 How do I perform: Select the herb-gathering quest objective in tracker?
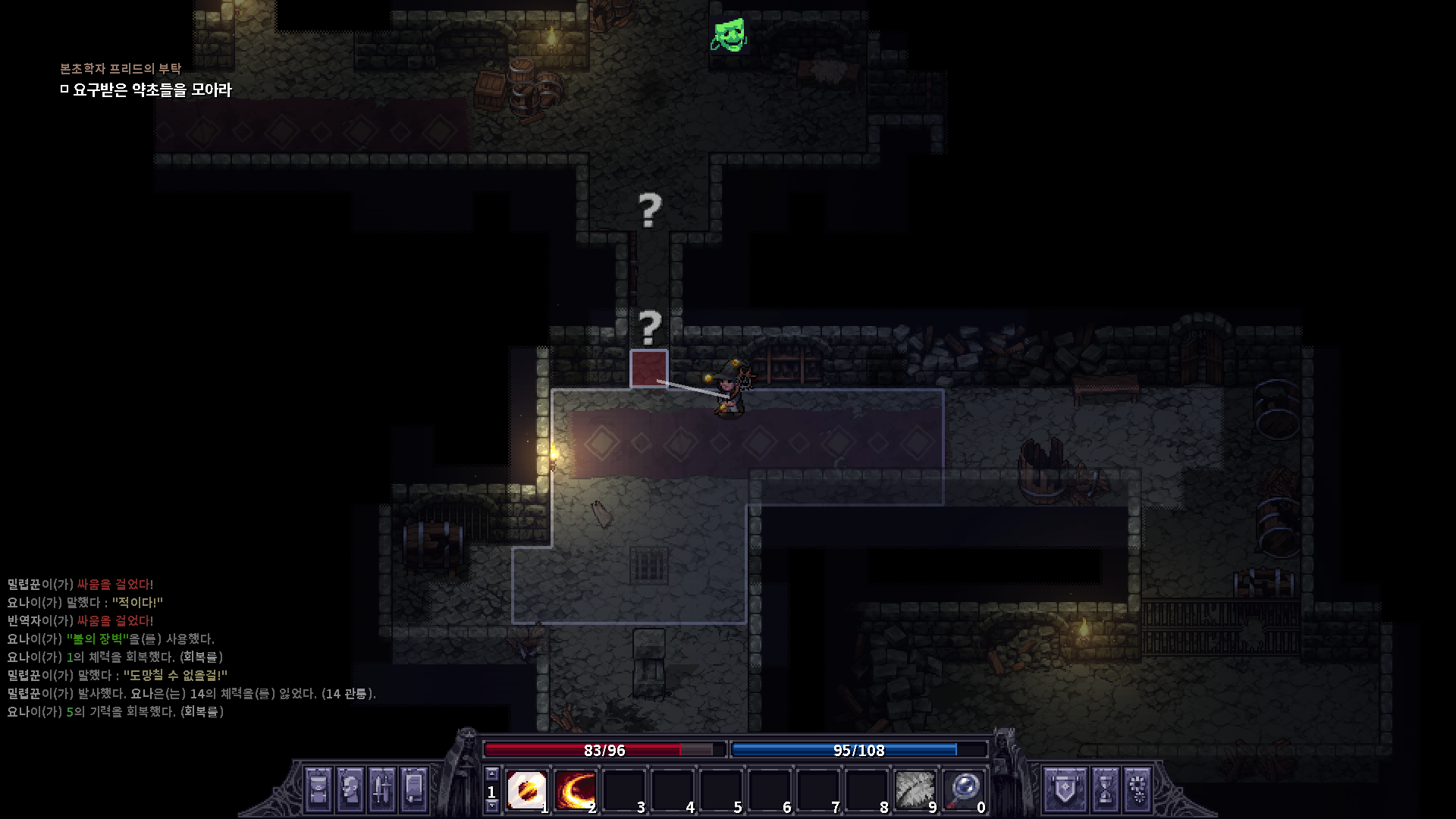(152, 90)
